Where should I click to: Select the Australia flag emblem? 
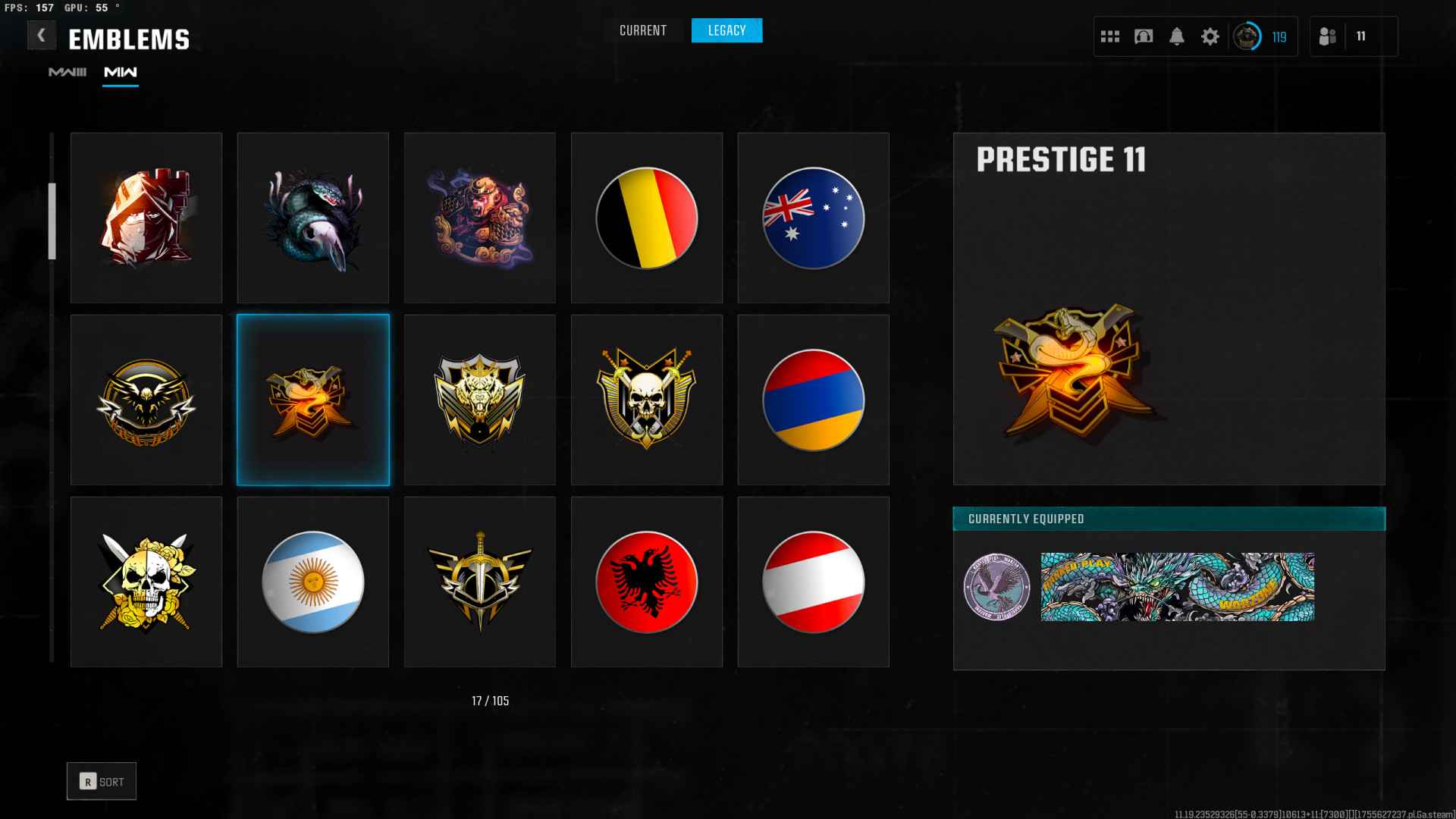[x=813, y=218]
